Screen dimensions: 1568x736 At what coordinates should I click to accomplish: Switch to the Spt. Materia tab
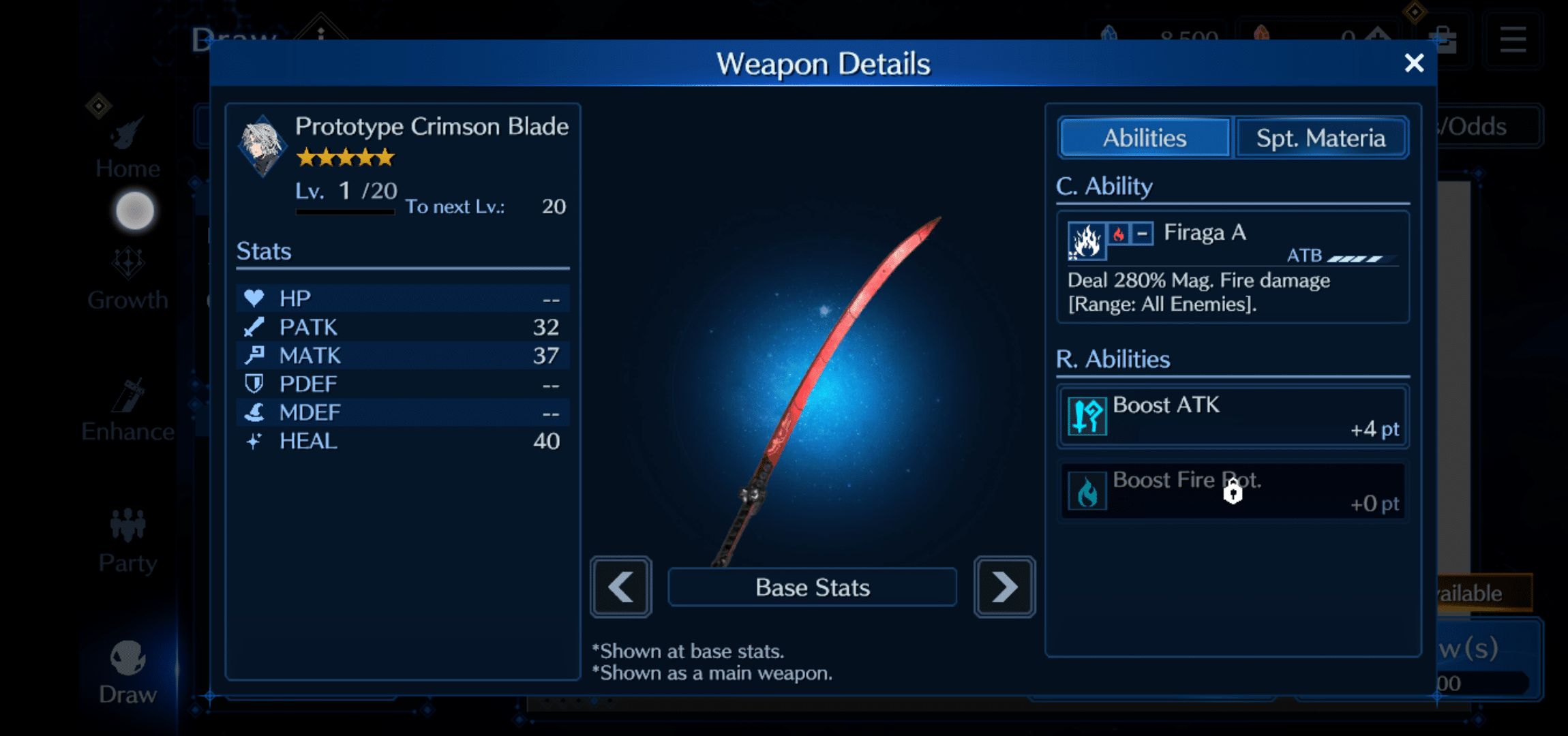pos(1321,137)
